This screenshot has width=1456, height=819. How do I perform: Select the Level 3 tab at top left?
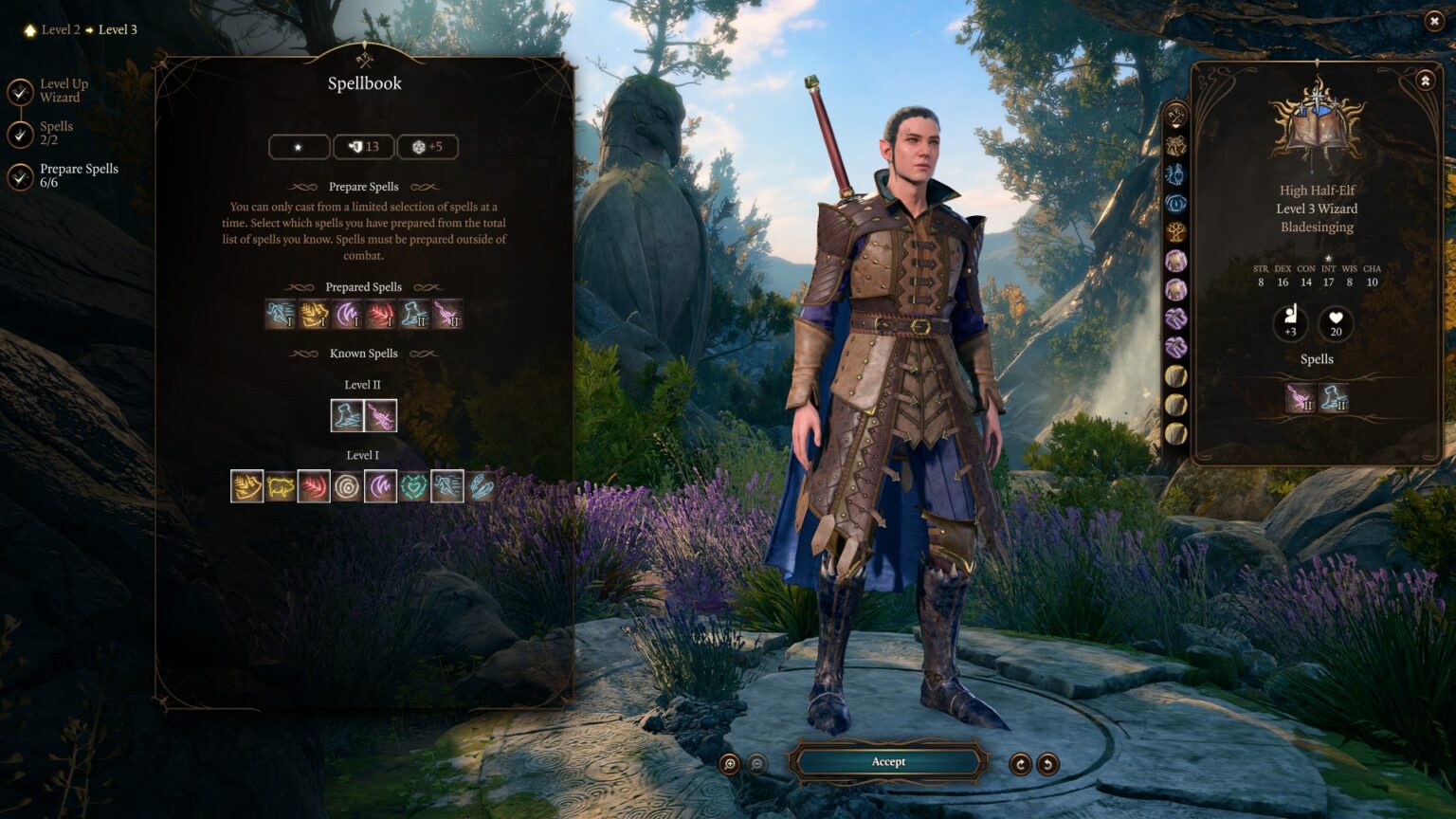coord(118,29)
